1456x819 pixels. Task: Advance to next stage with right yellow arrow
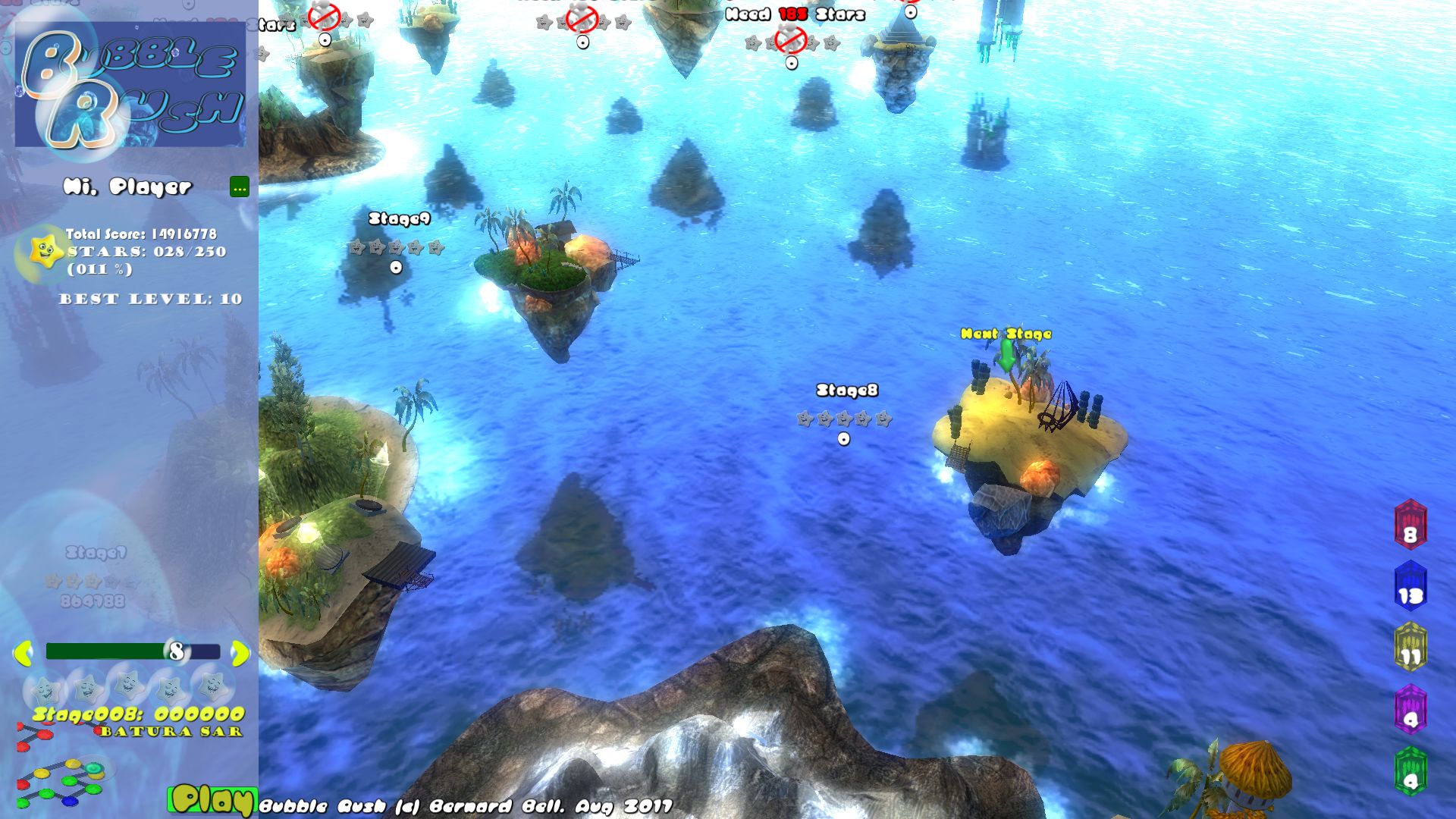(x=240, y=653)
